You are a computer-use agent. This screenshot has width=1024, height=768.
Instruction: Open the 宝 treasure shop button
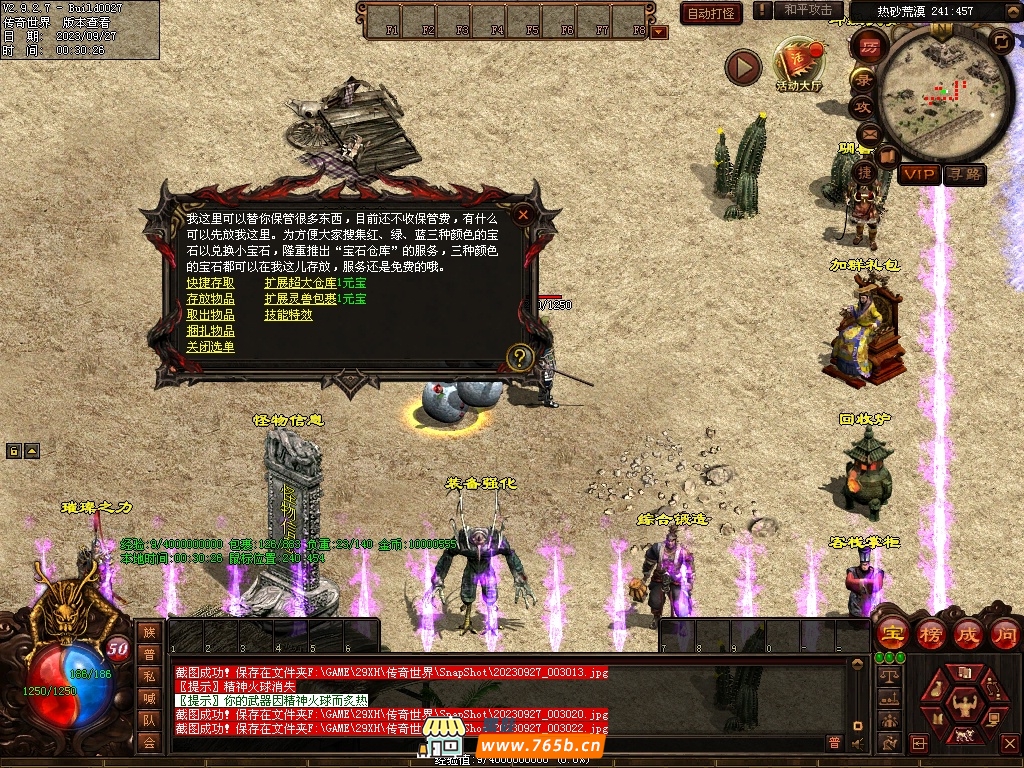(890, 634)
